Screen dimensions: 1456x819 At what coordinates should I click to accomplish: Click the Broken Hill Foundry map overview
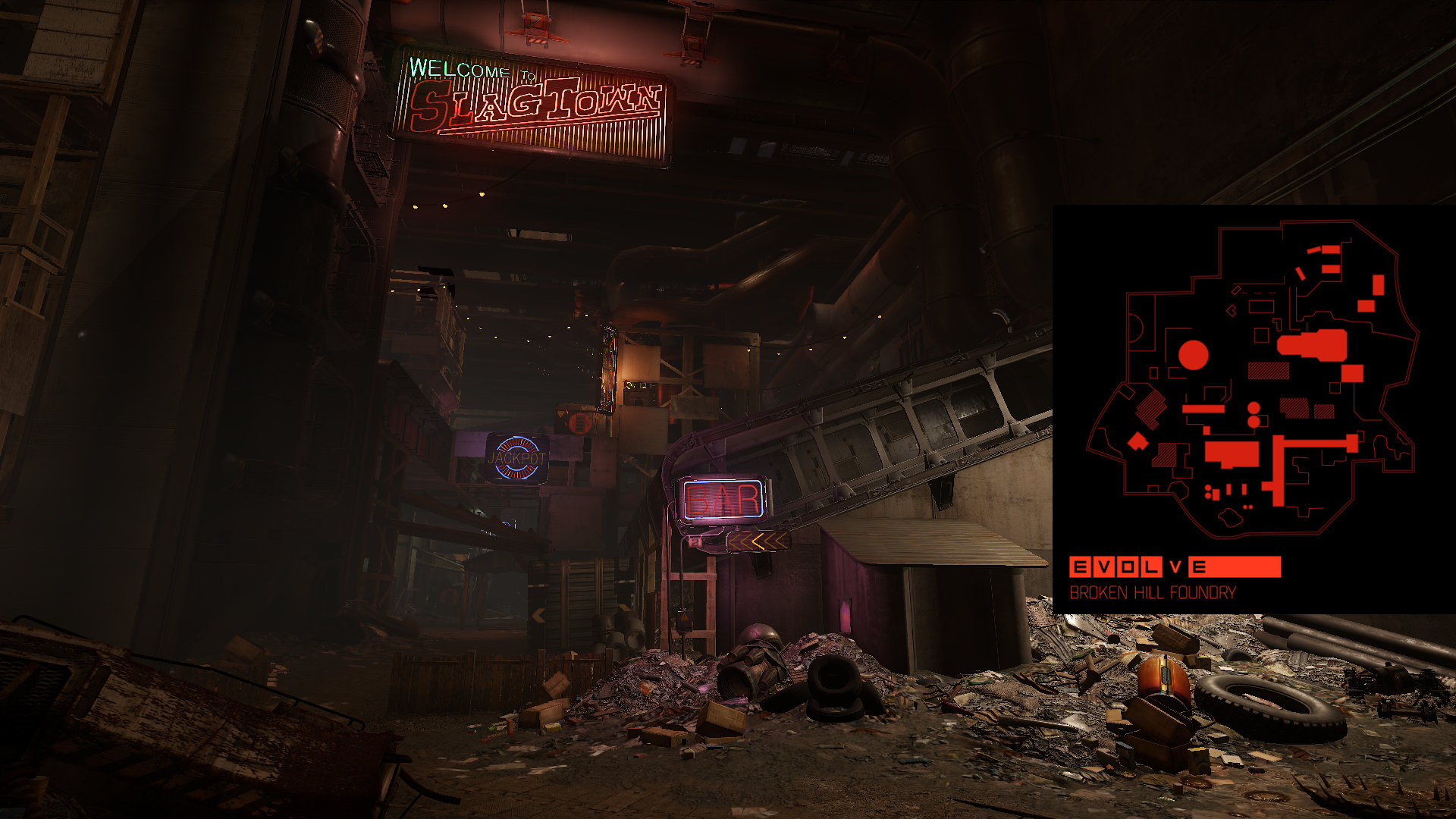pos(1253,379)
